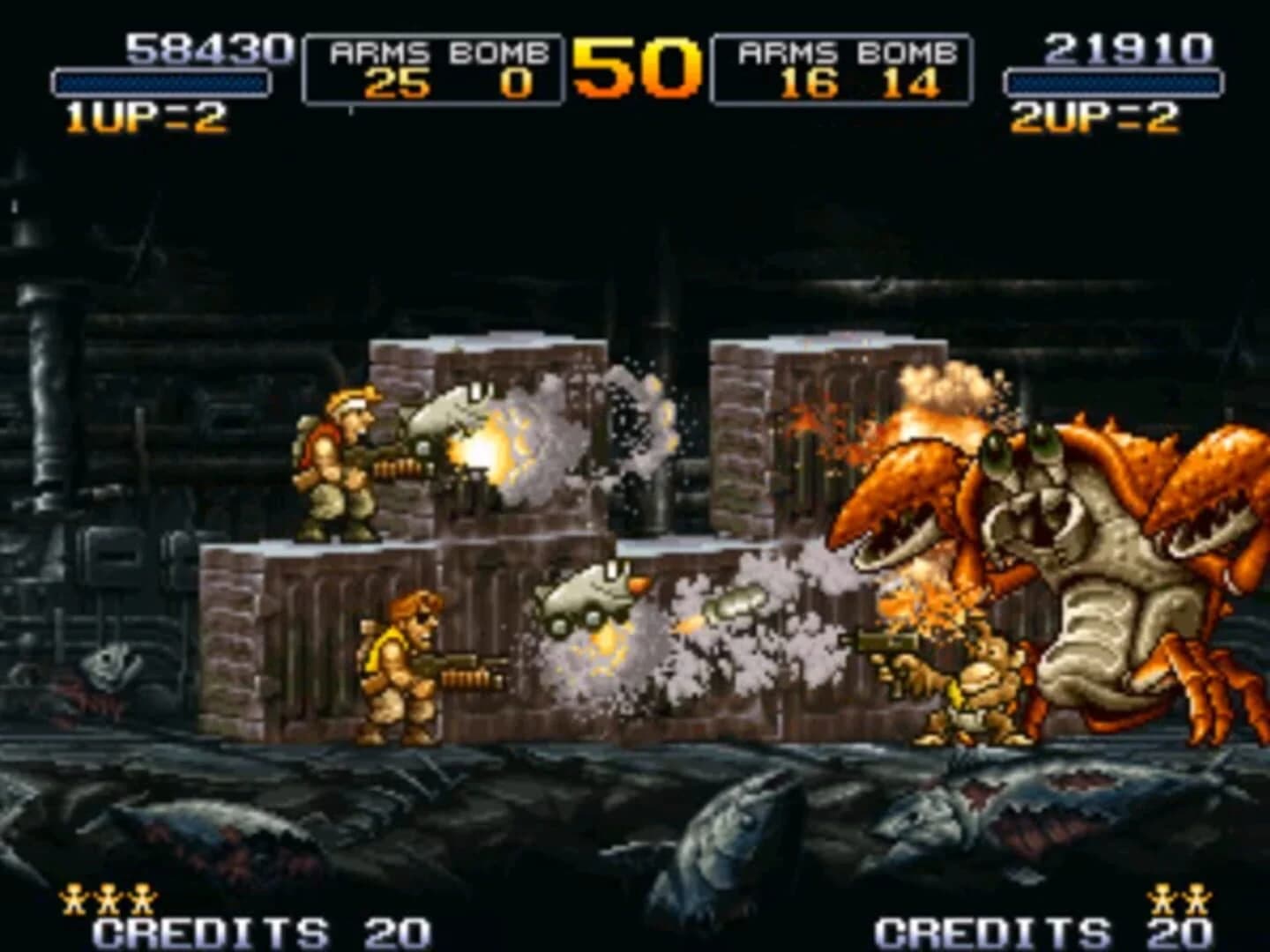Click the left CREDITS 20 text
1270x952 pixels.
[x=260, y=930]
